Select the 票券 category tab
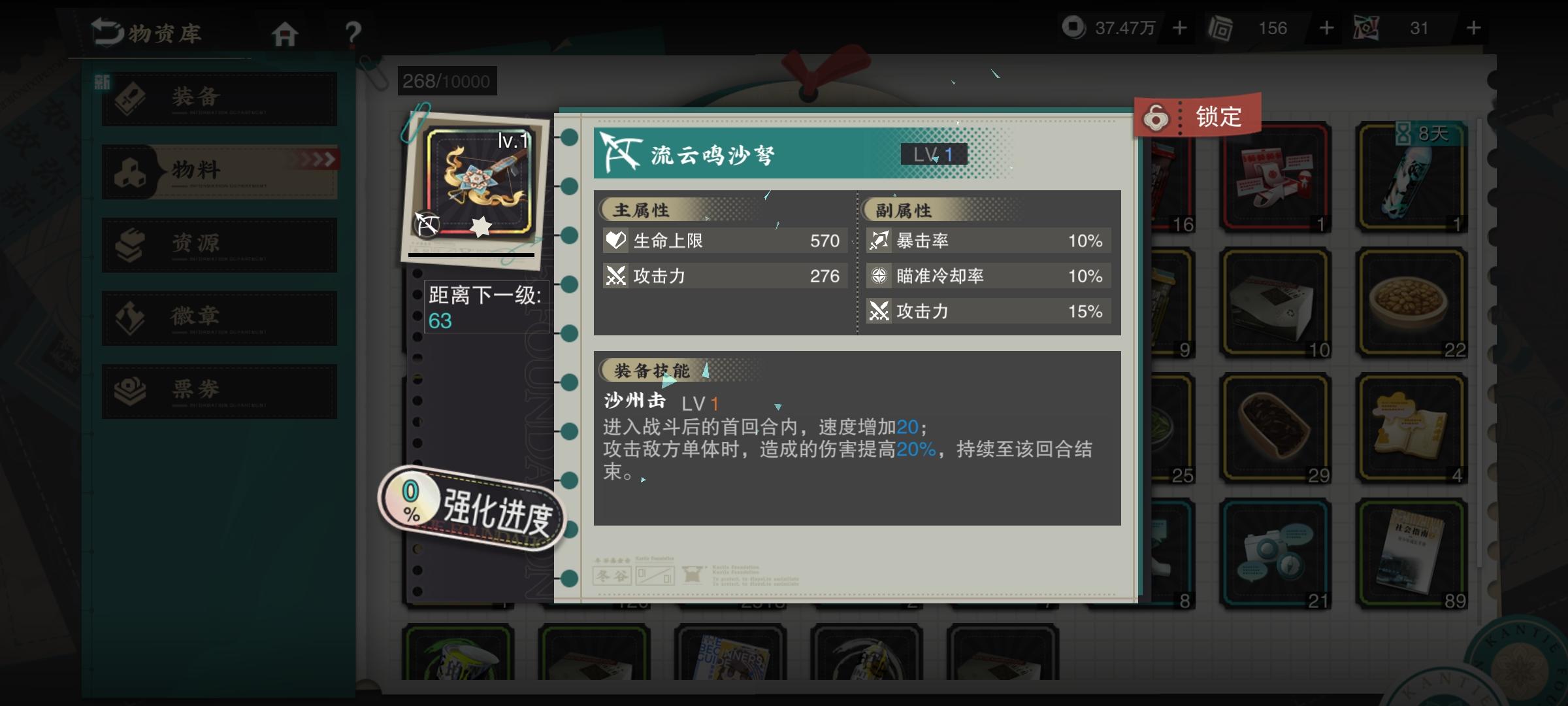The image size is (1568, 706). [218, 391]
